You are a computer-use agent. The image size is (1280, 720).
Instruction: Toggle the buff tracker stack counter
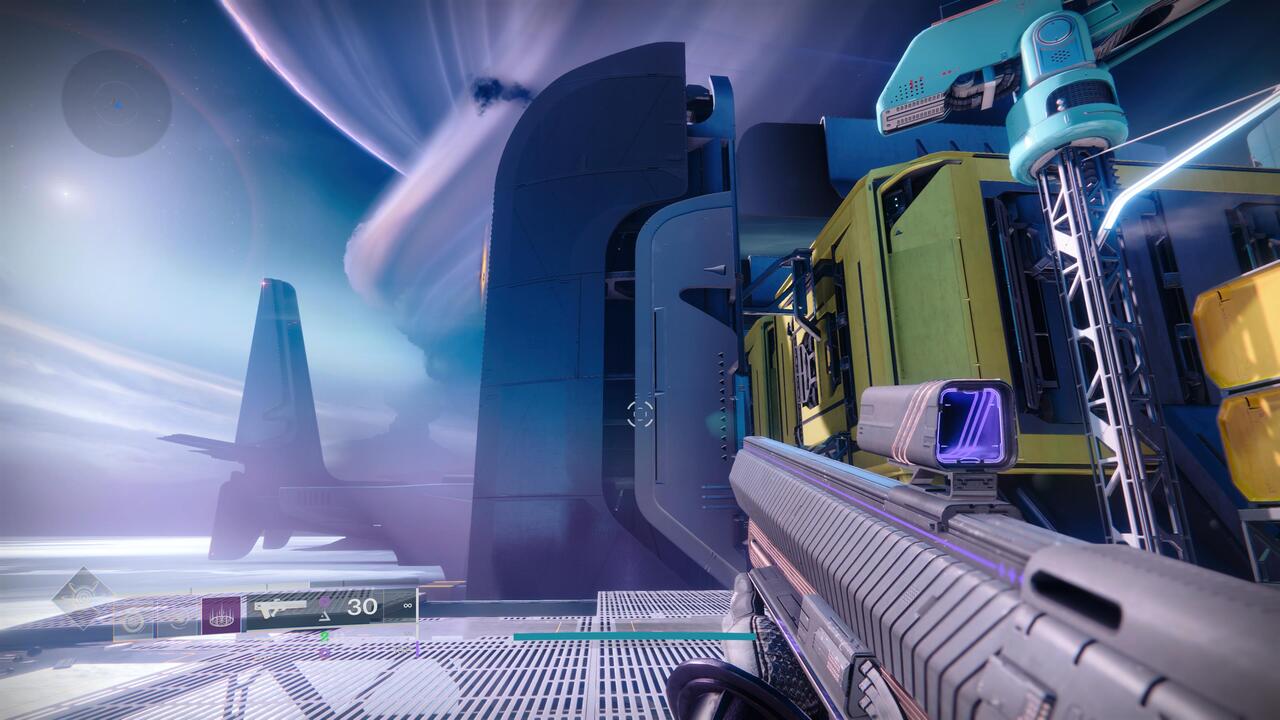pos(325,602)
